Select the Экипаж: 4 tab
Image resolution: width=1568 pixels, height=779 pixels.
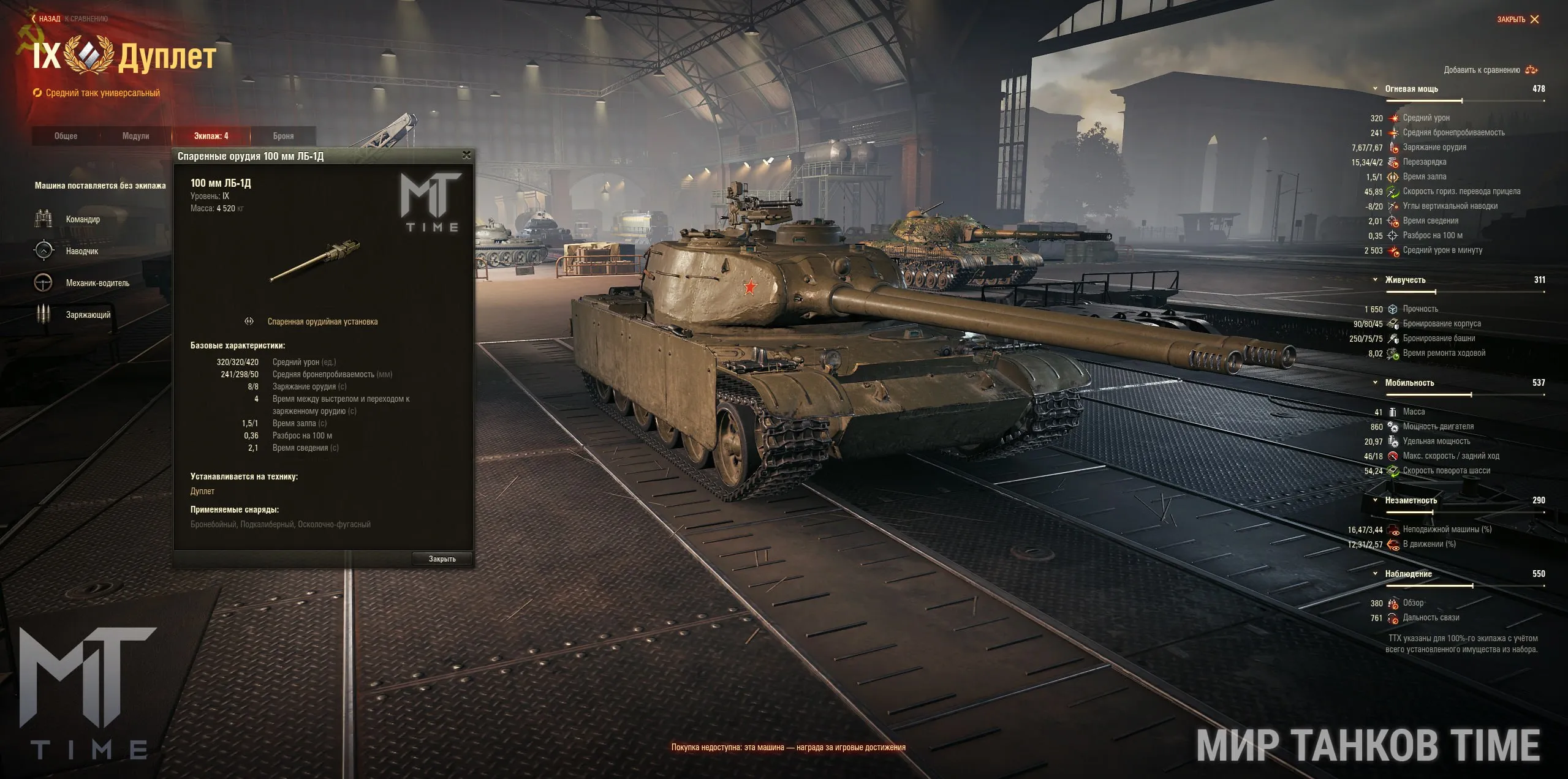211,136
